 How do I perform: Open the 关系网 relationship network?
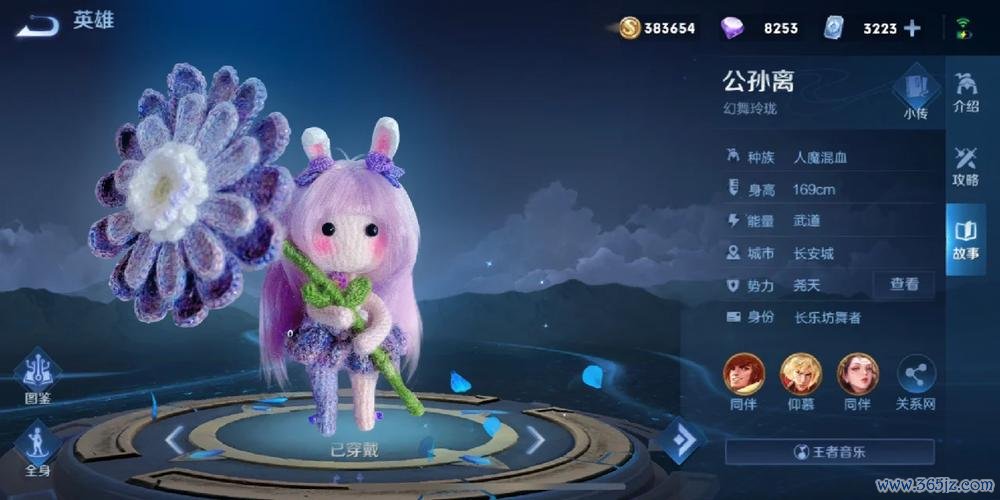tap(916, 382)
